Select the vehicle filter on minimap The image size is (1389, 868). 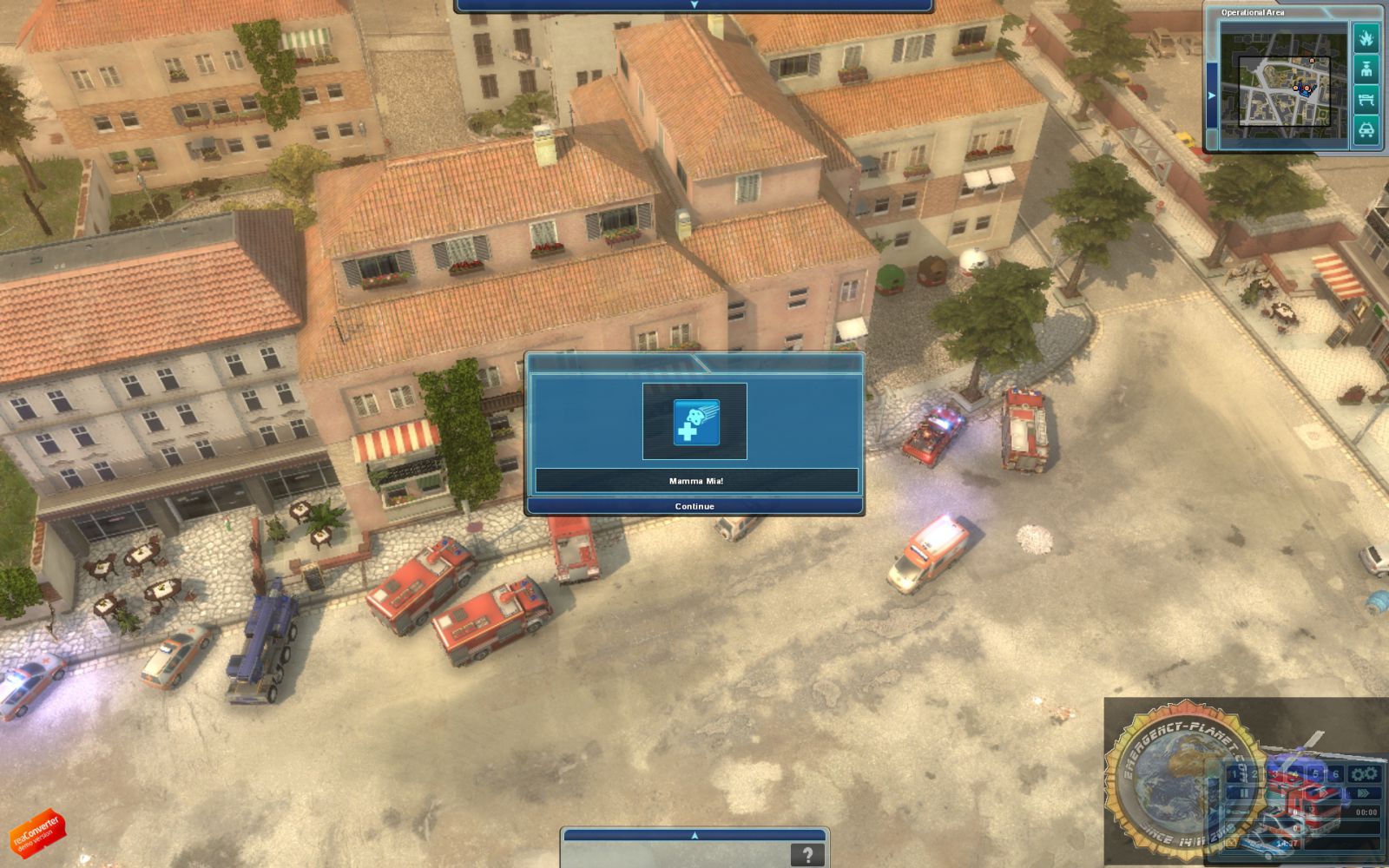[1366, 130]
